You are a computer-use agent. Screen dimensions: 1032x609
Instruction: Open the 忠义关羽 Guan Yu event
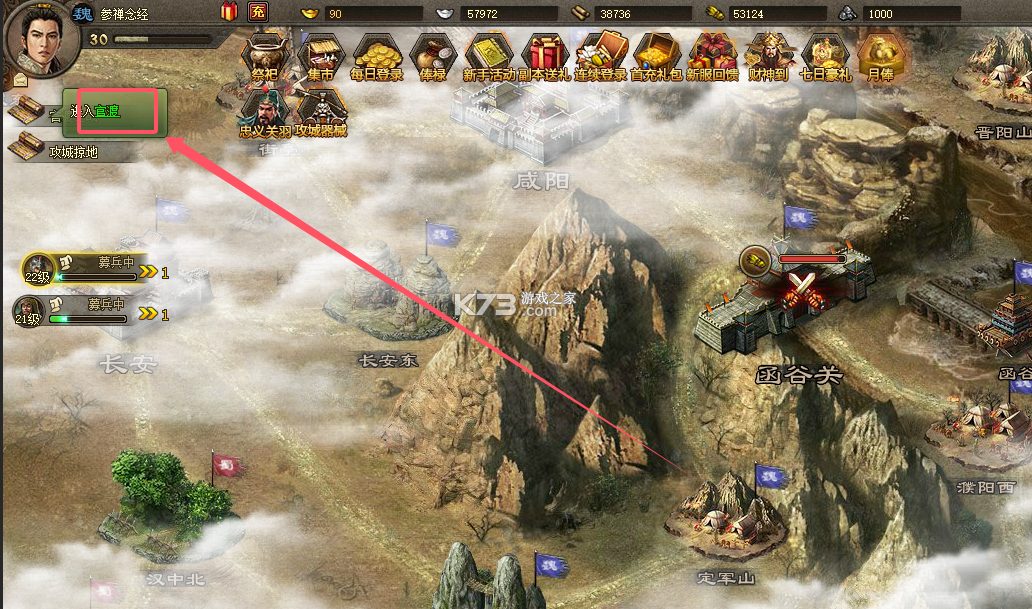(x=264, y=112)
